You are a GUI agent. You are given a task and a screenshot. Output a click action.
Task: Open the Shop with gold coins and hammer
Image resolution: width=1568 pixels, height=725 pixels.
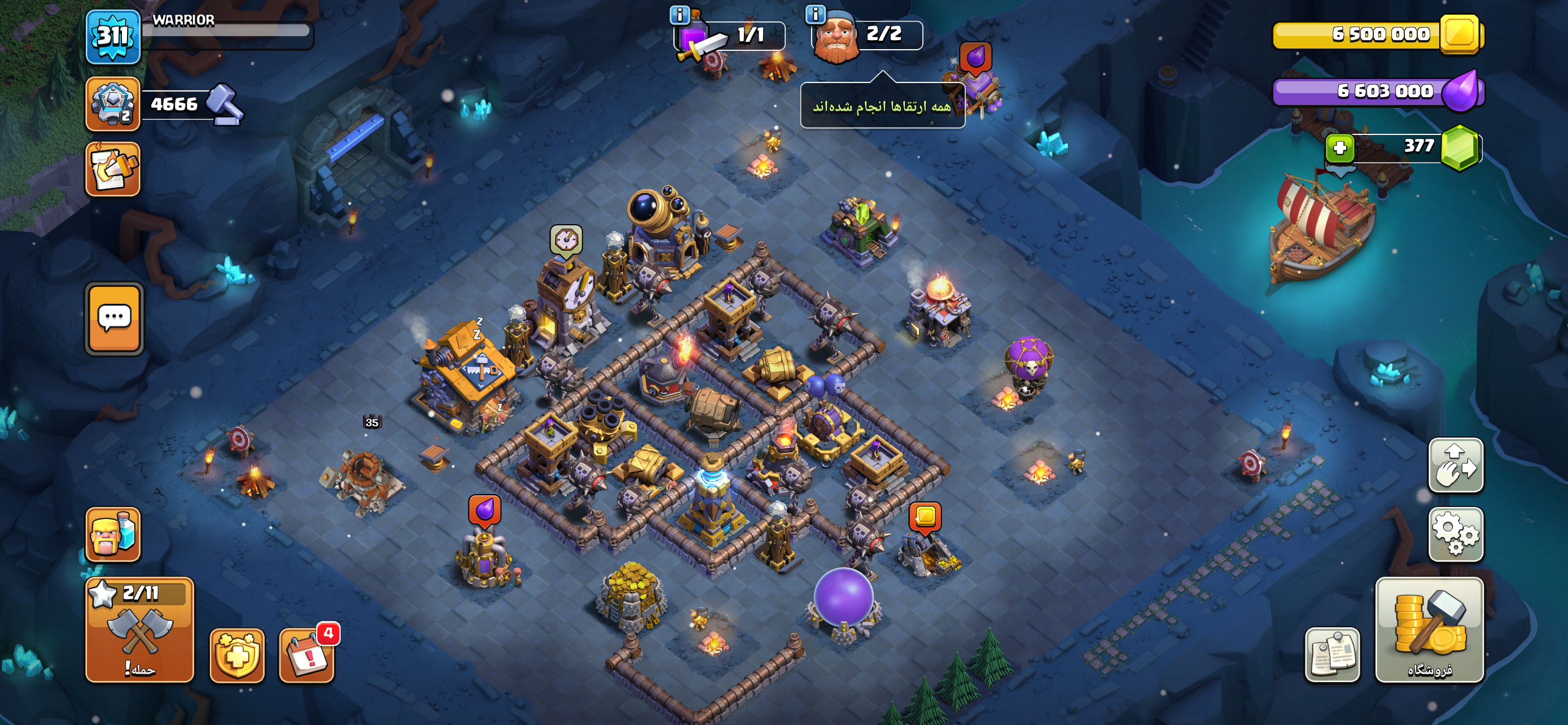(1429, 630)
